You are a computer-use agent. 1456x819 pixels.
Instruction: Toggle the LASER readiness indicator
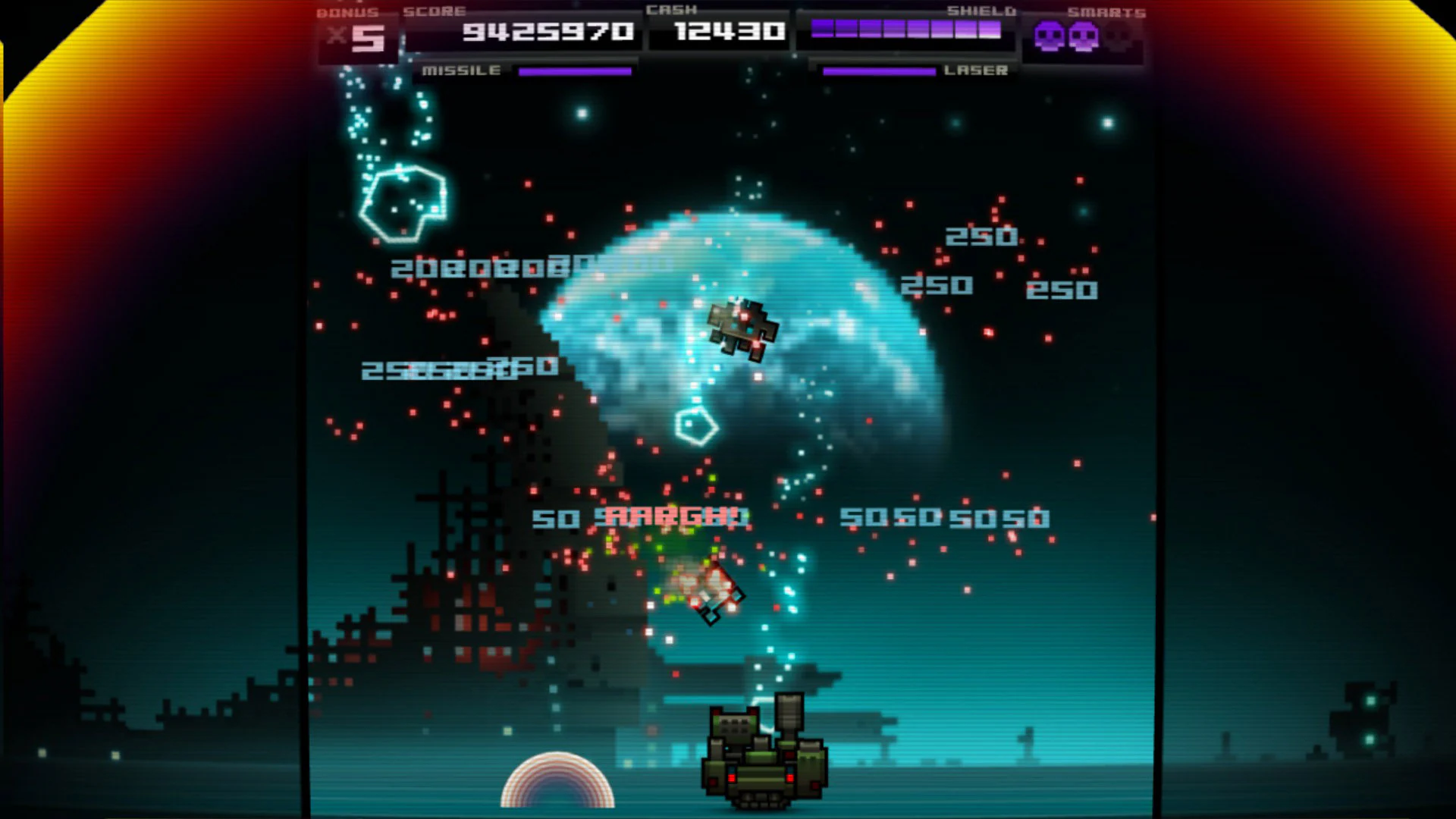point(878,71)
